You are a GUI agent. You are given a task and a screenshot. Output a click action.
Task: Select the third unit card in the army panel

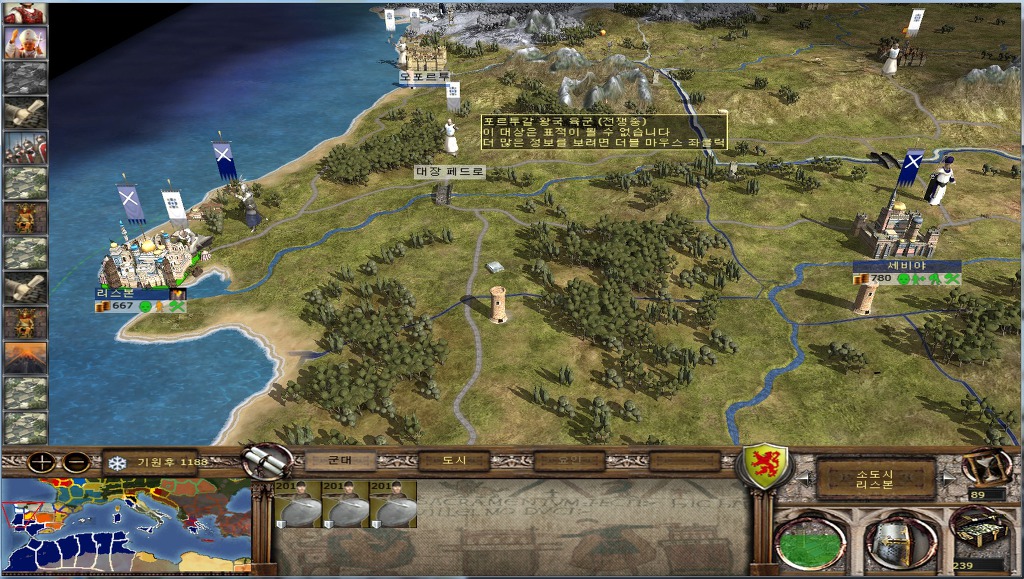click(393, 505)
